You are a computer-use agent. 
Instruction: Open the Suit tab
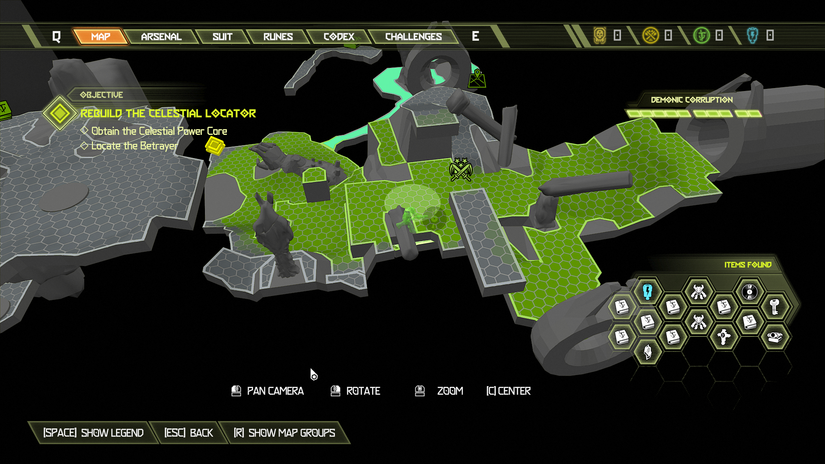(x=221, y=37)
